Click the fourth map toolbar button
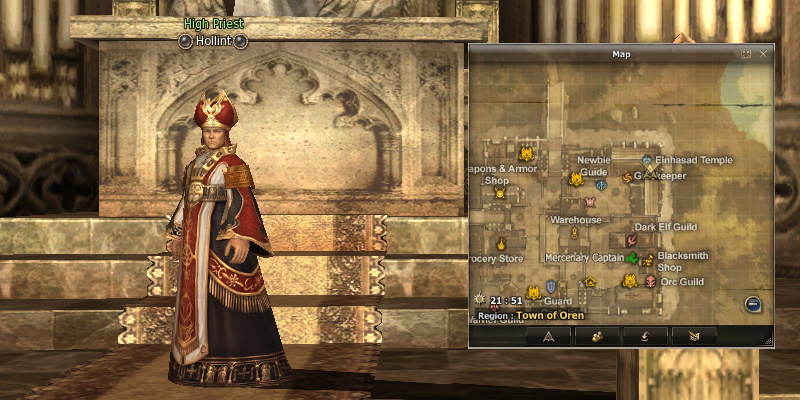 (x=693, y=336)
